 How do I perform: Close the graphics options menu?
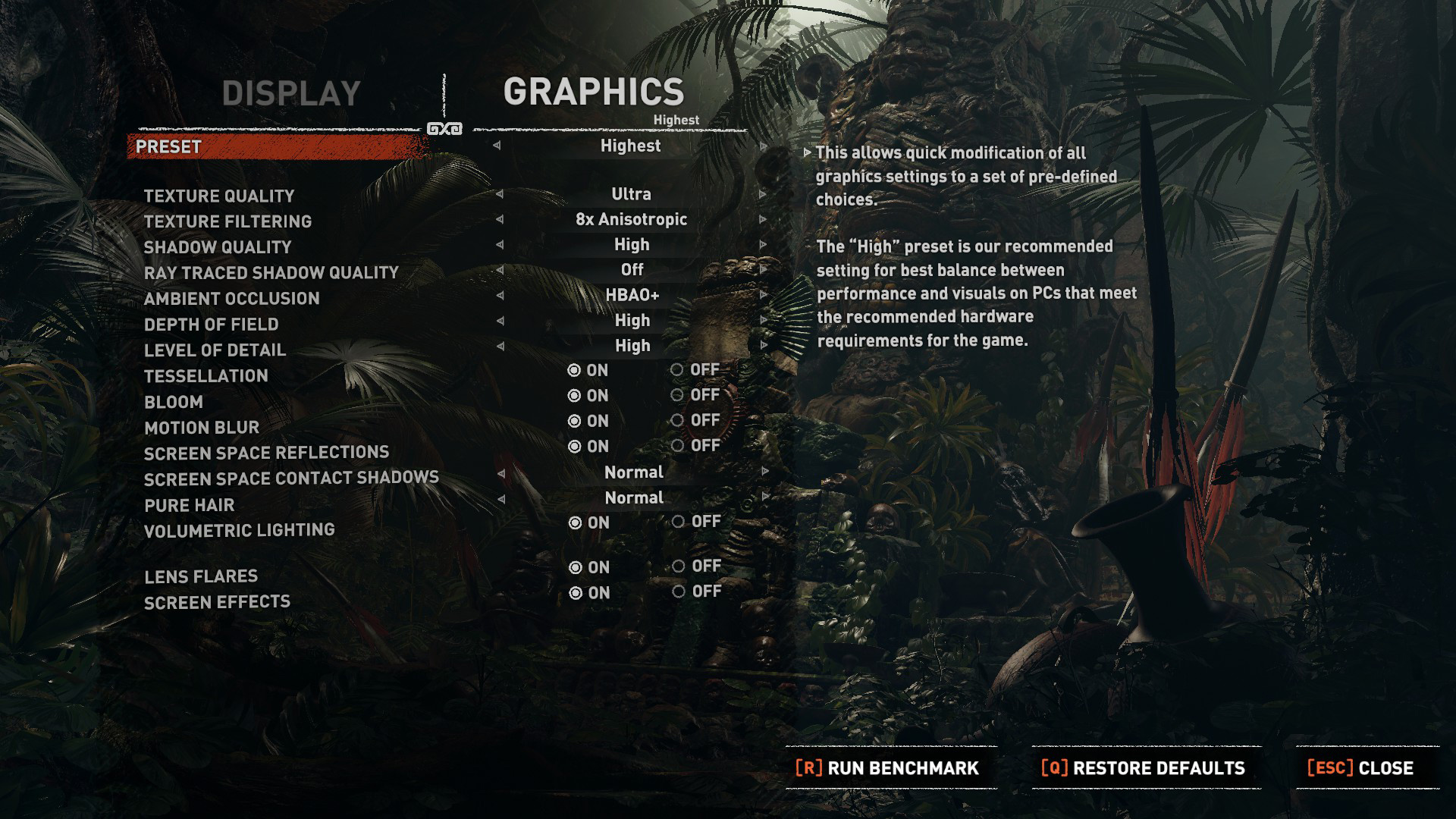pos(1360,768)
